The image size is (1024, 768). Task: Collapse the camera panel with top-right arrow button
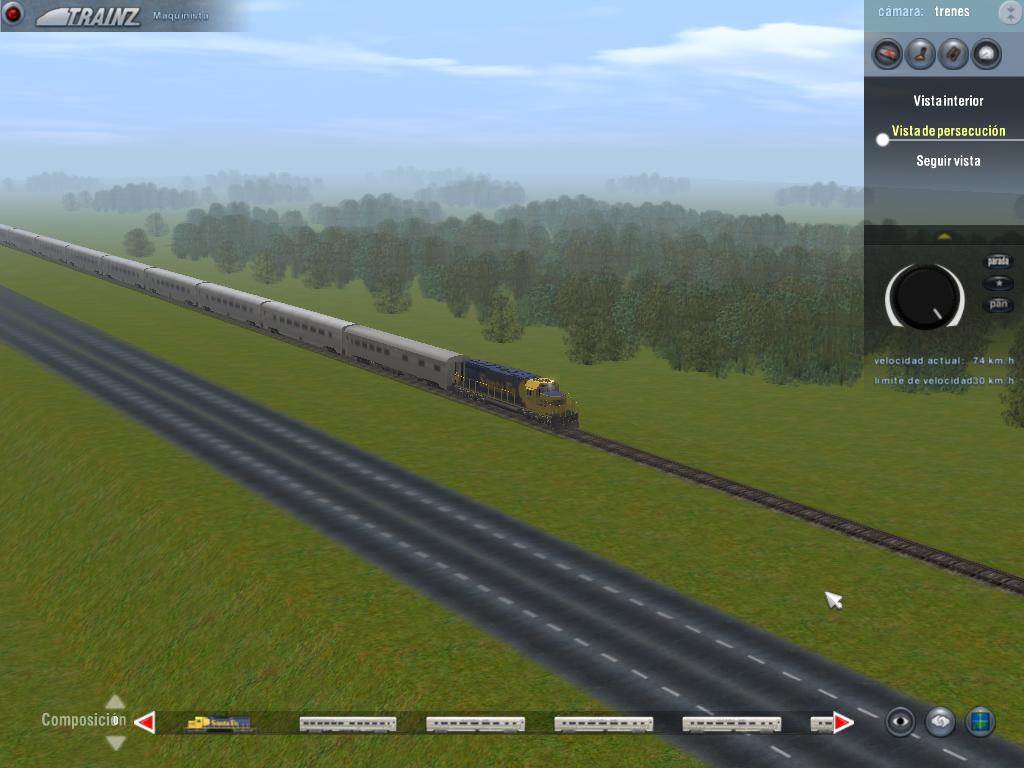tap(1008, 12)
